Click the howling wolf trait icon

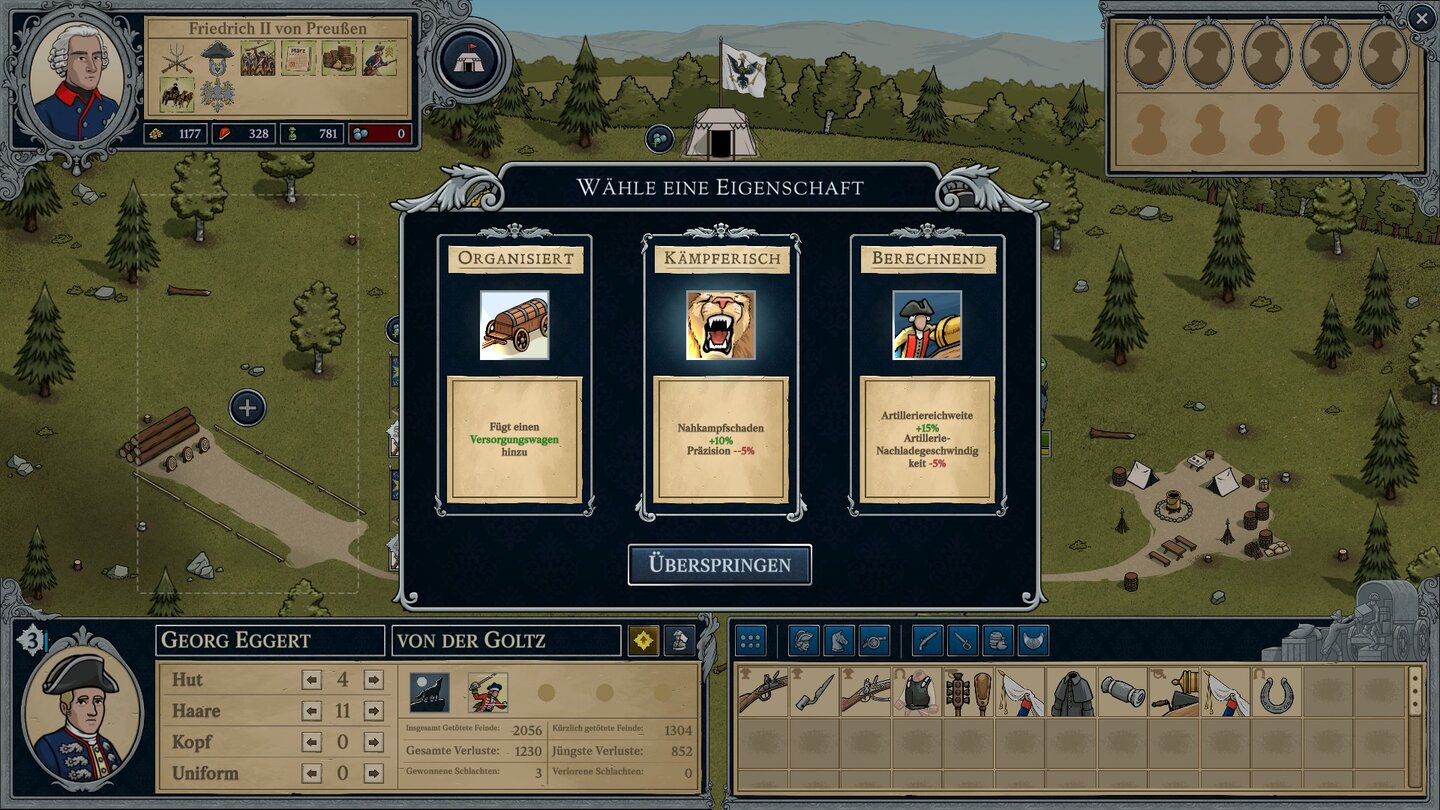point(428,691)
